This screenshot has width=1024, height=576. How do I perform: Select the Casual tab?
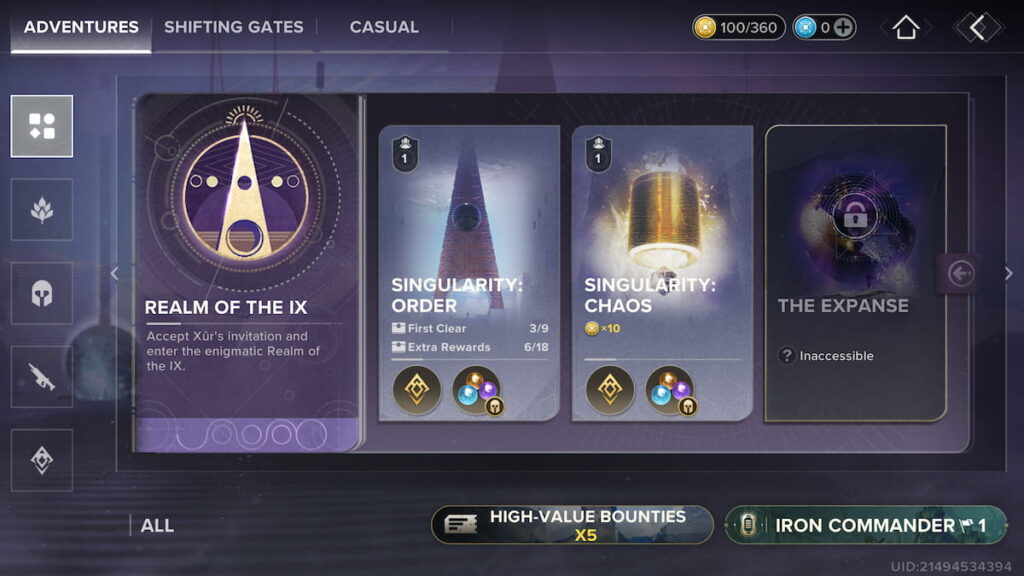click(x=384, y=27)
